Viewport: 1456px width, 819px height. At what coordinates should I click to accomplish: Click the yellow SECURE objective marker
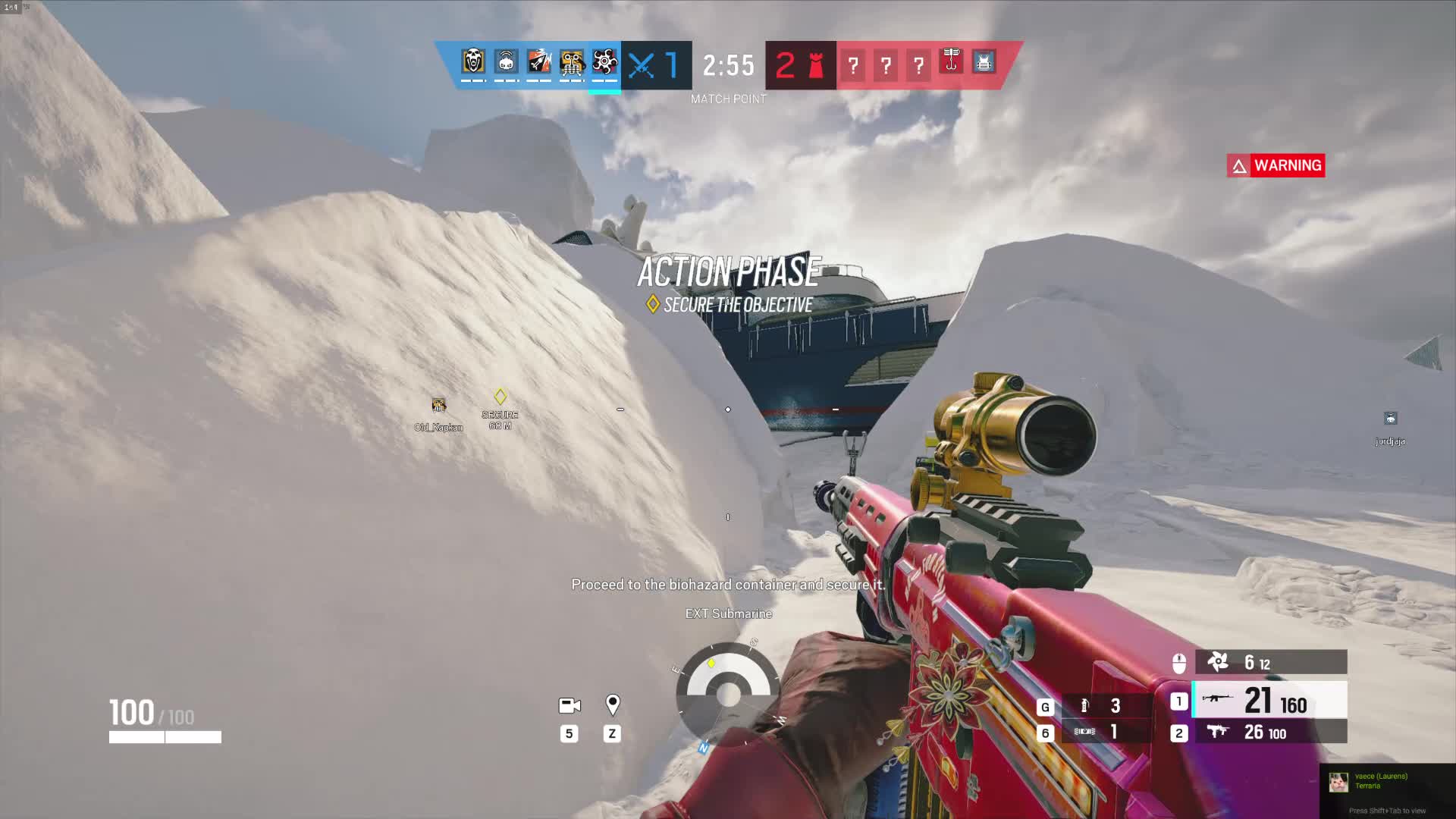click(x=500, y=397)
